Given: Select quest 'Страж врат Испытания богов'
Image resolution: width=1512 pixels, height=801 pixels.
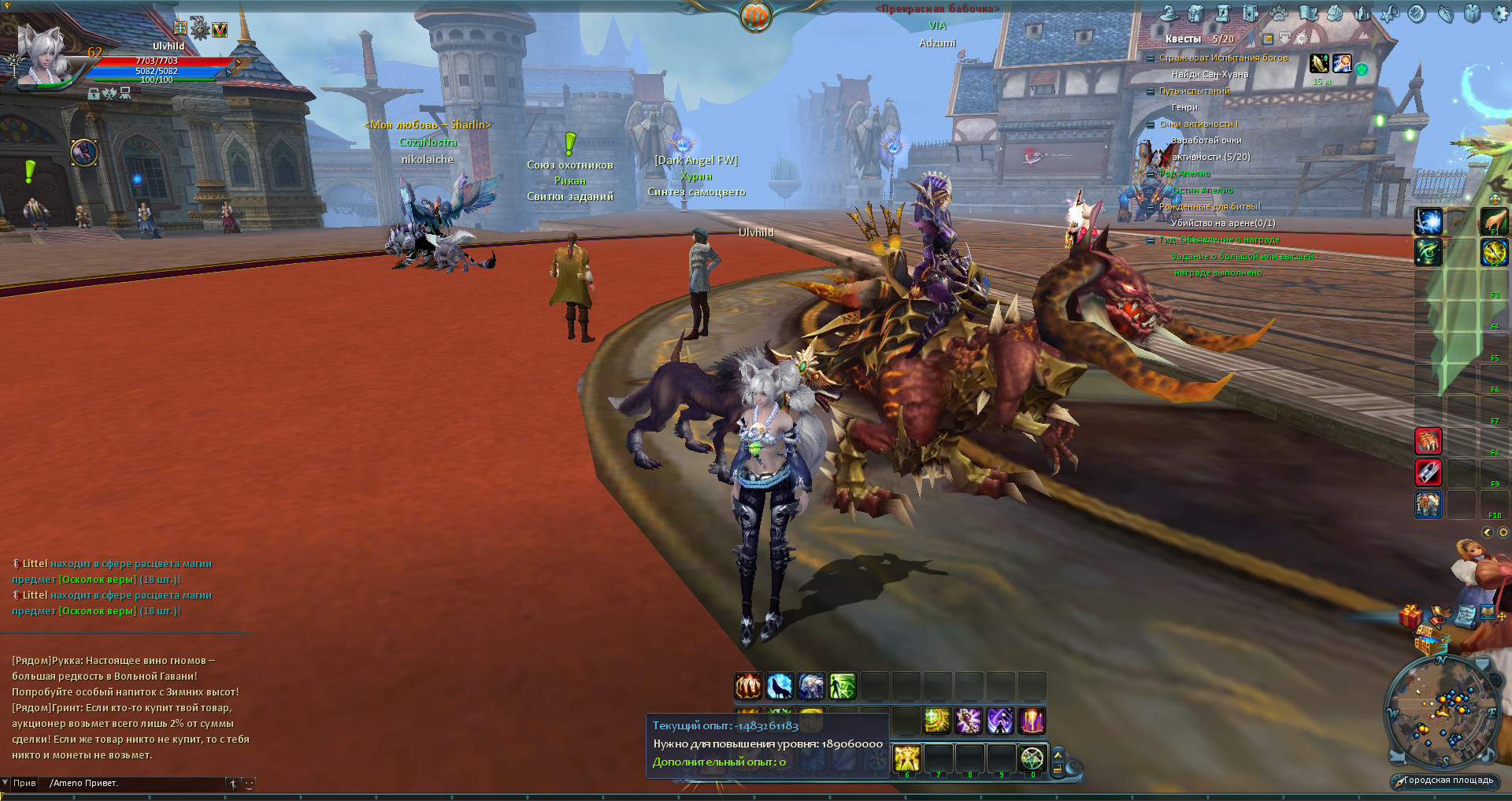Looking at the screenshot, I should tap(1223, 57).
